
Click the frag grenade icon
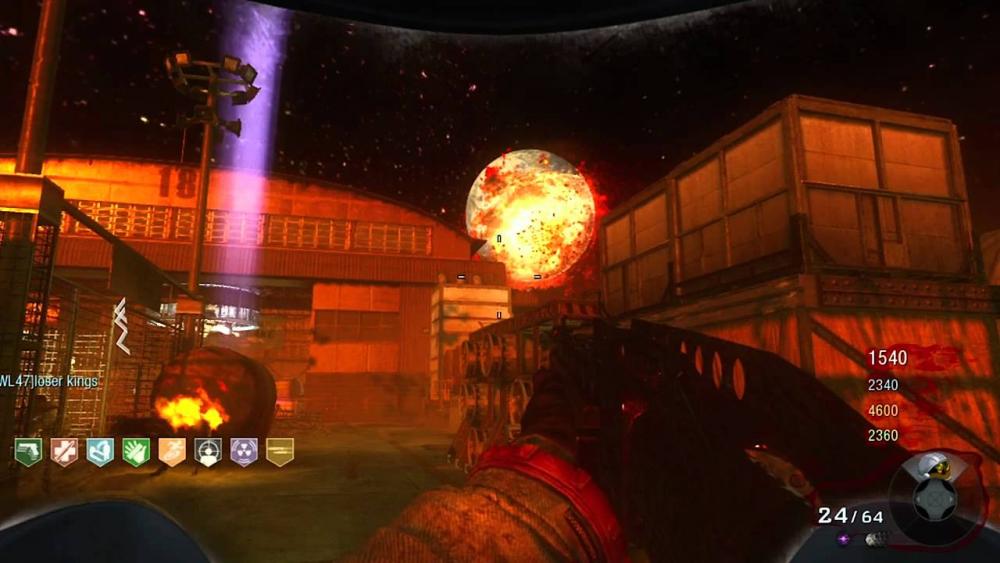coord(872,540)
